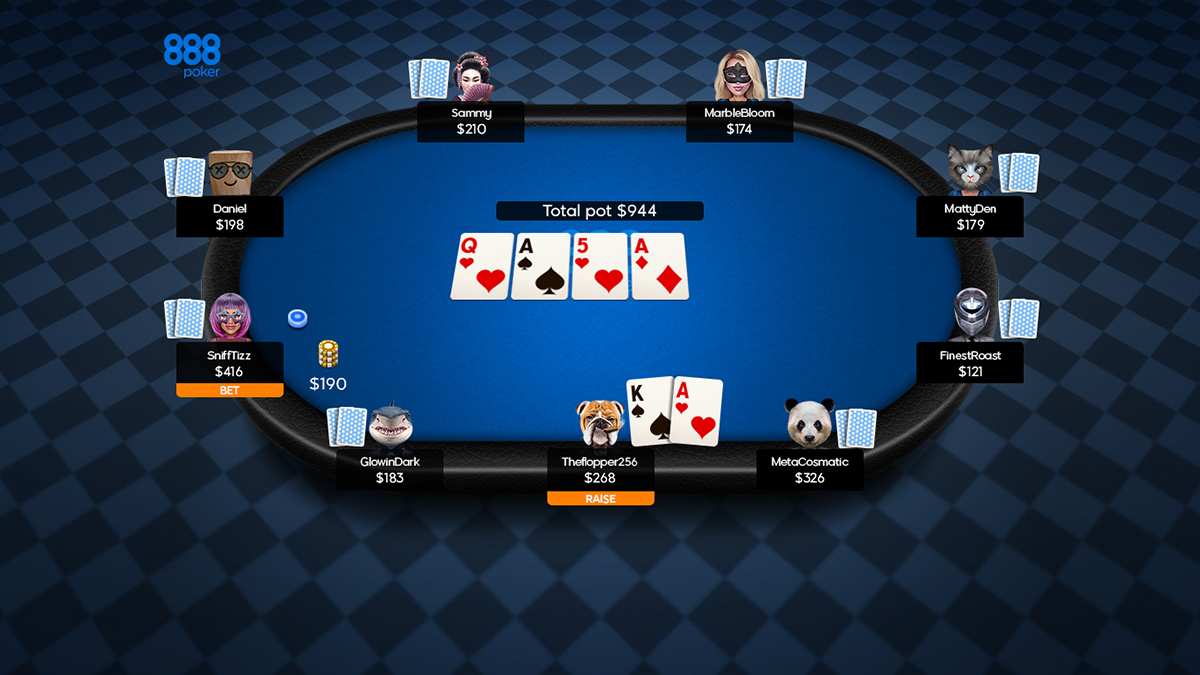Select the king of spades hole card

[x=650, y=410]
